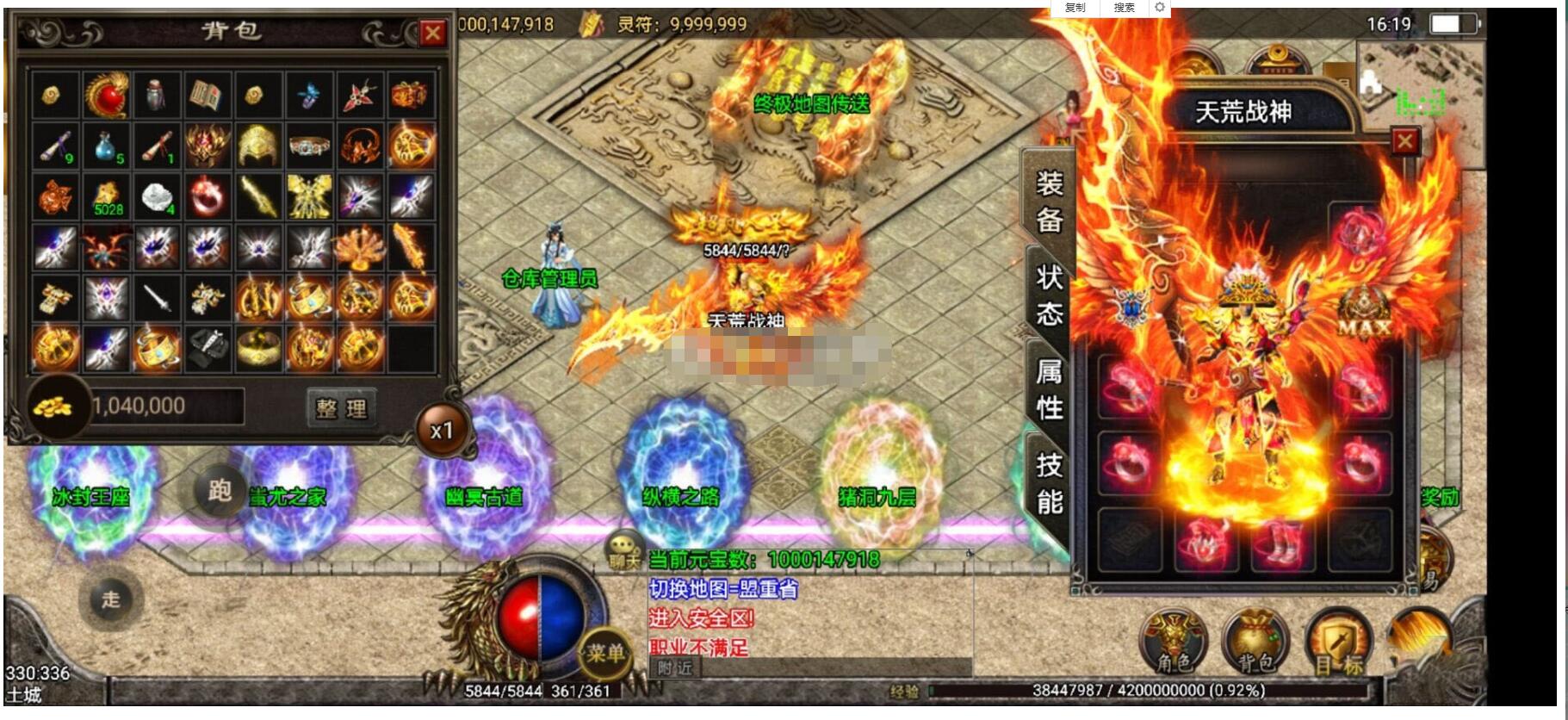The width and height of the screenshot is (1568, 720).
Task: Close the character equipment panel
Action: point(1404,141)
